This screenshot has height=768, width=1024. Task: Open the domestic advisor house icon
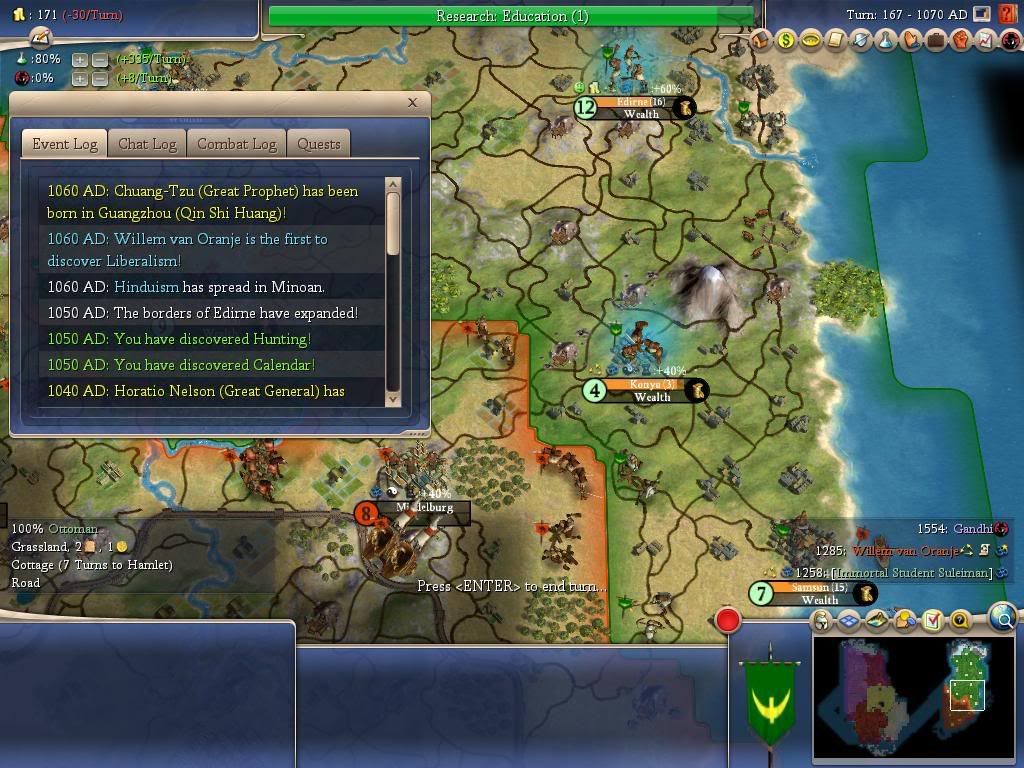[761, 41]
